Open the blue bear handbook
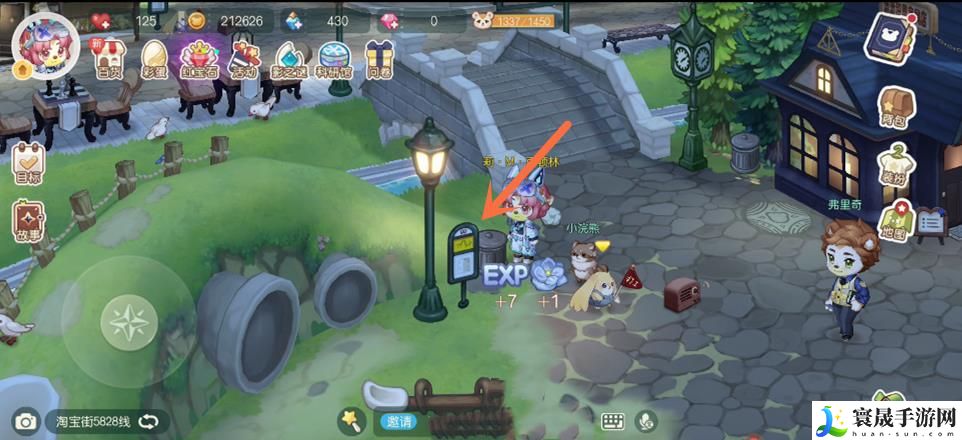 point(894,40)
